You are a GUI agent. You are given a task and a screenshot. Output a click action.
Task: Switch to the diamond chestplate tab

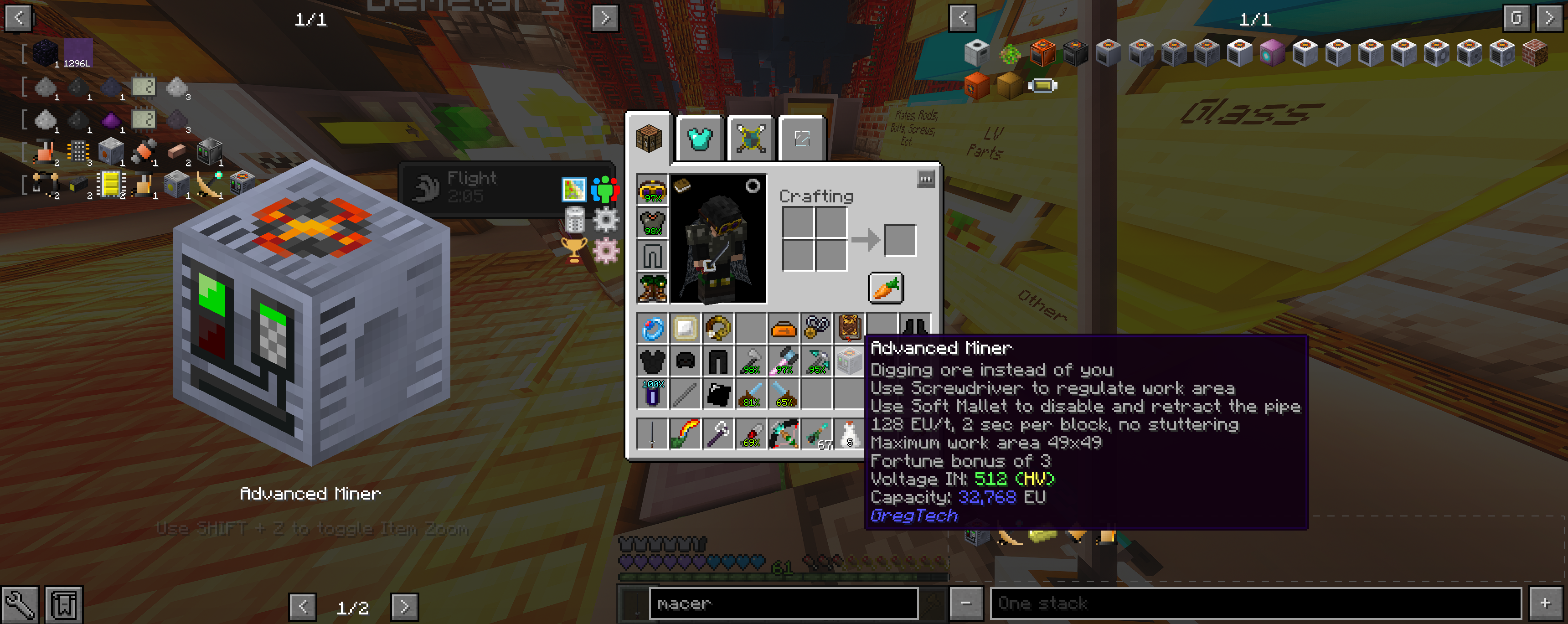(x=699, y=139)
